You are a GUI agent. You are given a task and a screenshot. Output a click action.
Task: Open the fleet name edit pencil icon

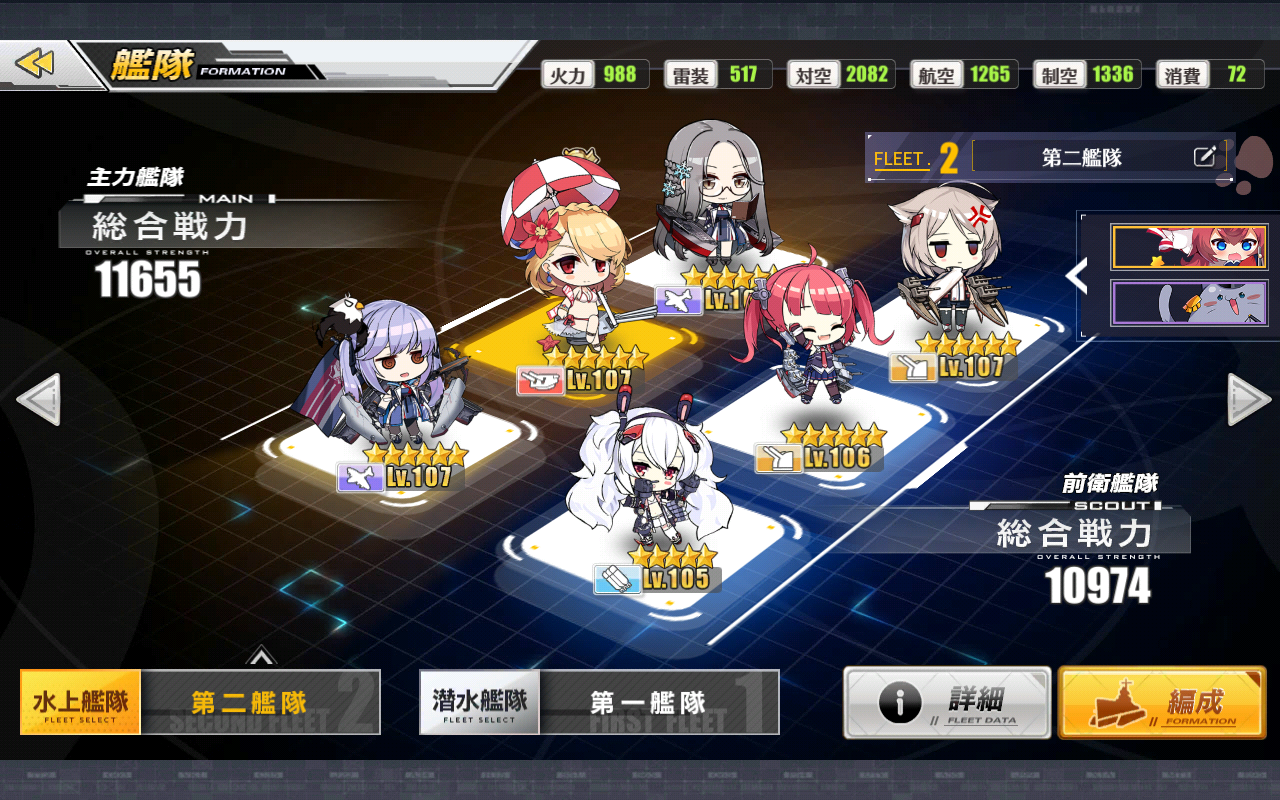tap(1206, 155)
